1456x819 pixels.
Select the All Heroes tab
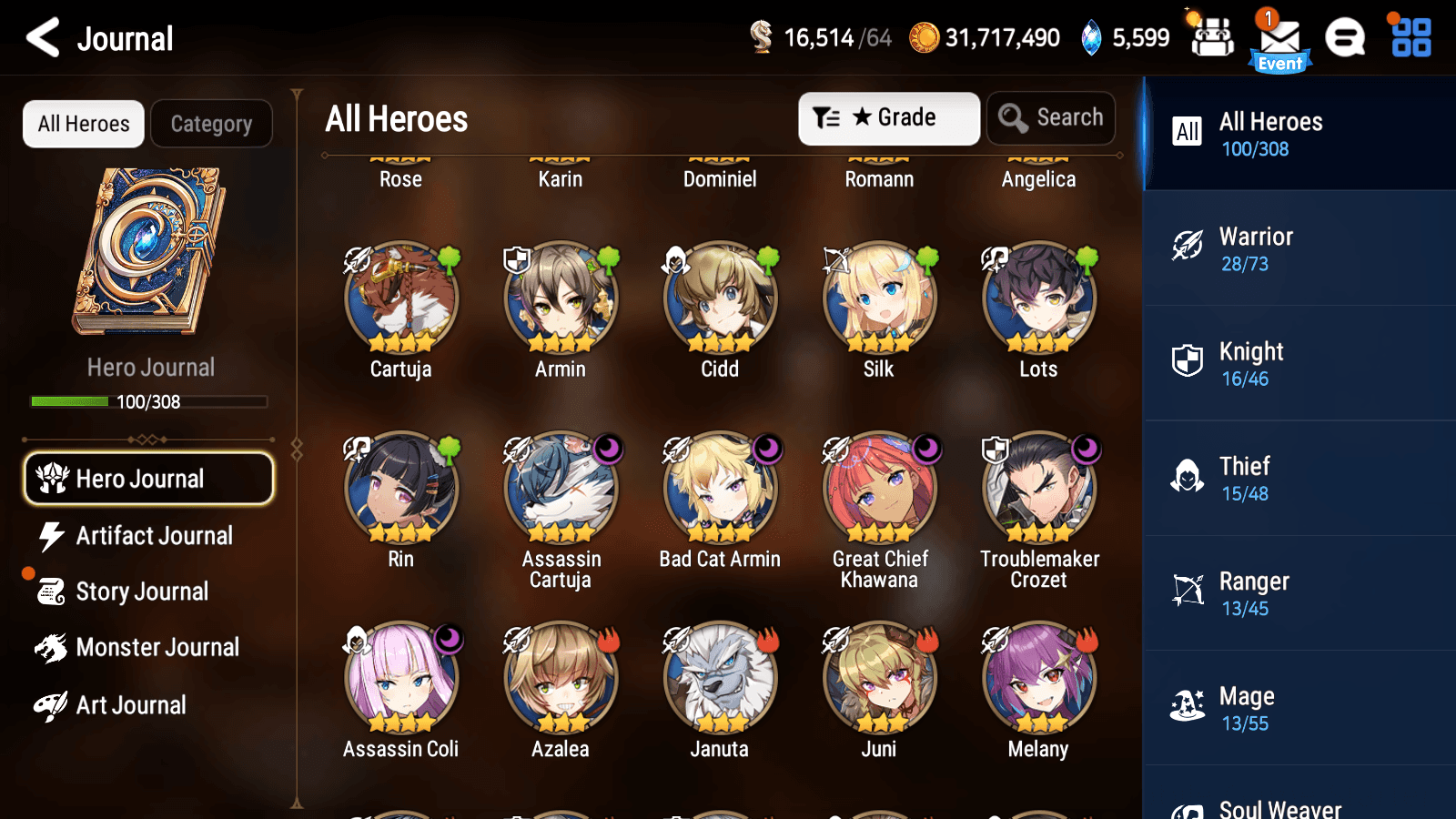pyautogui.click(x=83, y=124)
